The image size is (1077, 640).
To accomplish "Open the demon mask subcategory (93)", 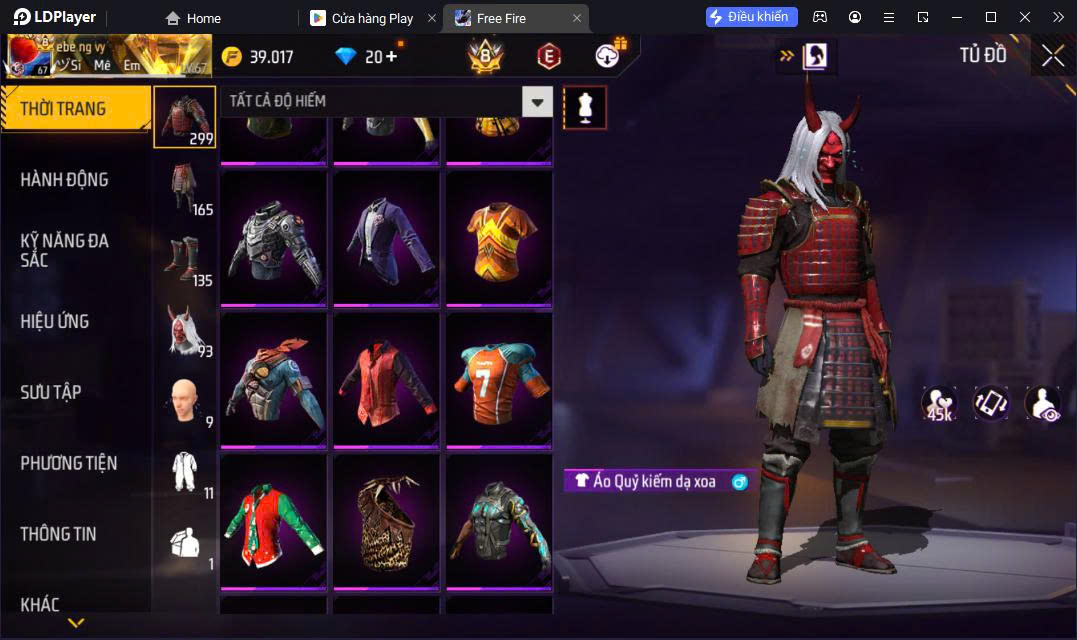I will [186, 330].
